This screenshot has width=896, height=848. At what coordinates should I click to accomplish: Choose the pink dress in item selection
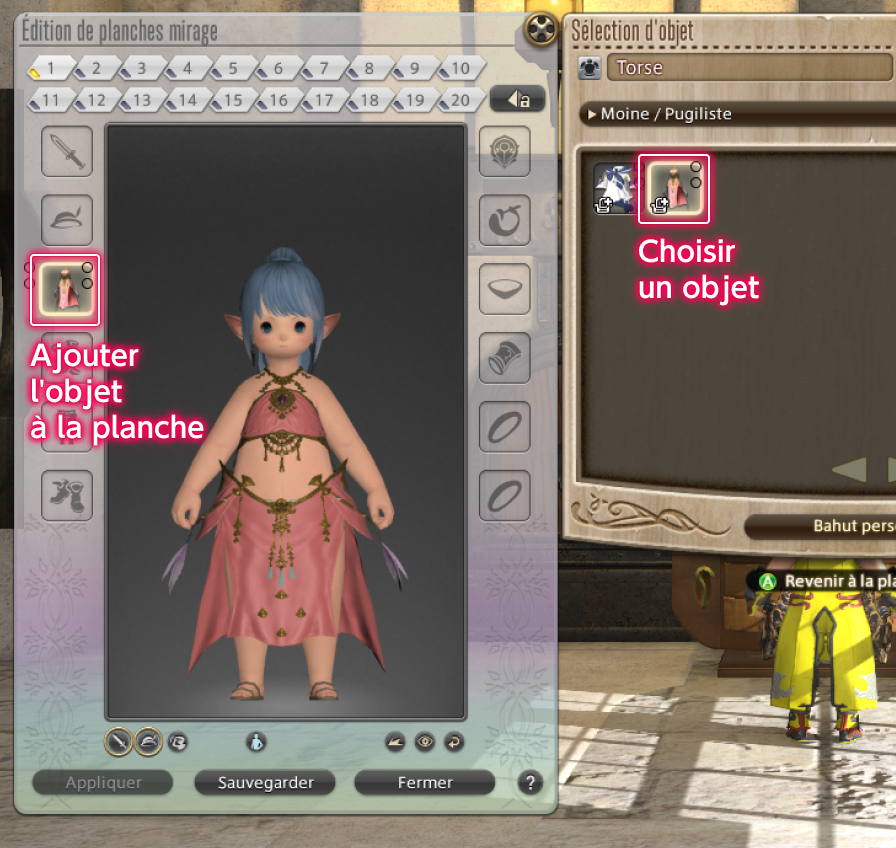[673, 188]
